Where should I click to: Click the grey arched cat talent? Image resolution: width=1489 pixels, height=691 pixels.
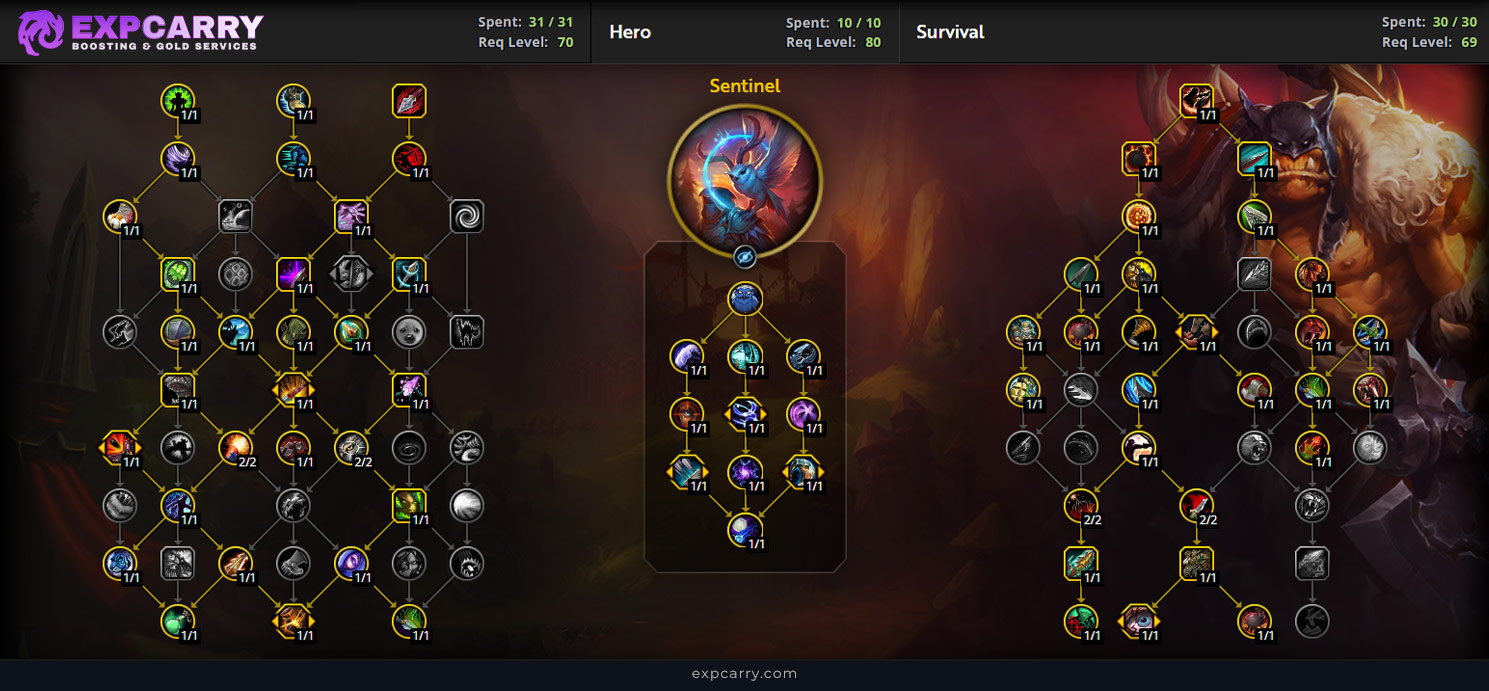(467, 332)
